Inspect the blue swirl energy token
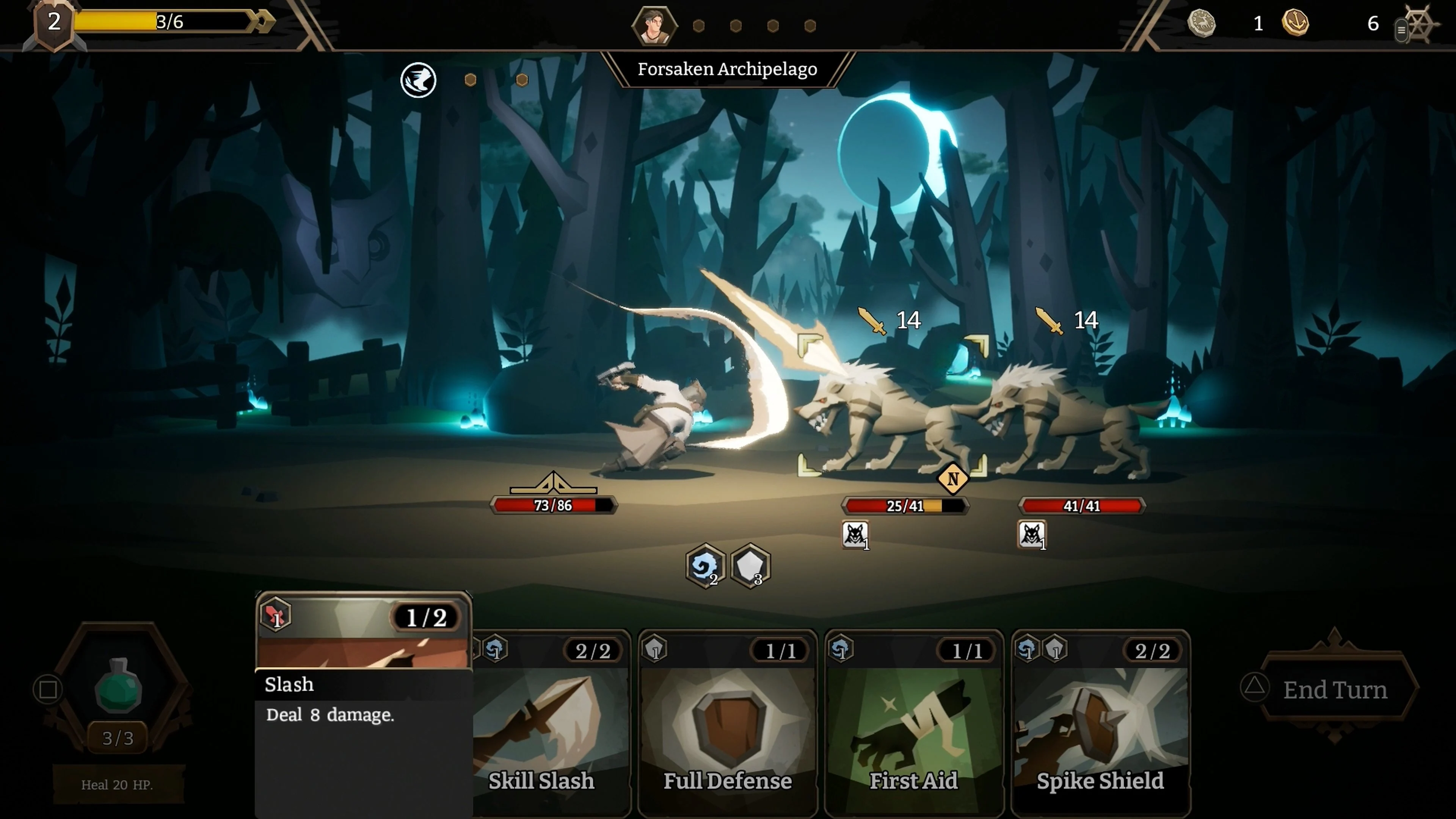 pyautogui.click(x=704, y=566)
